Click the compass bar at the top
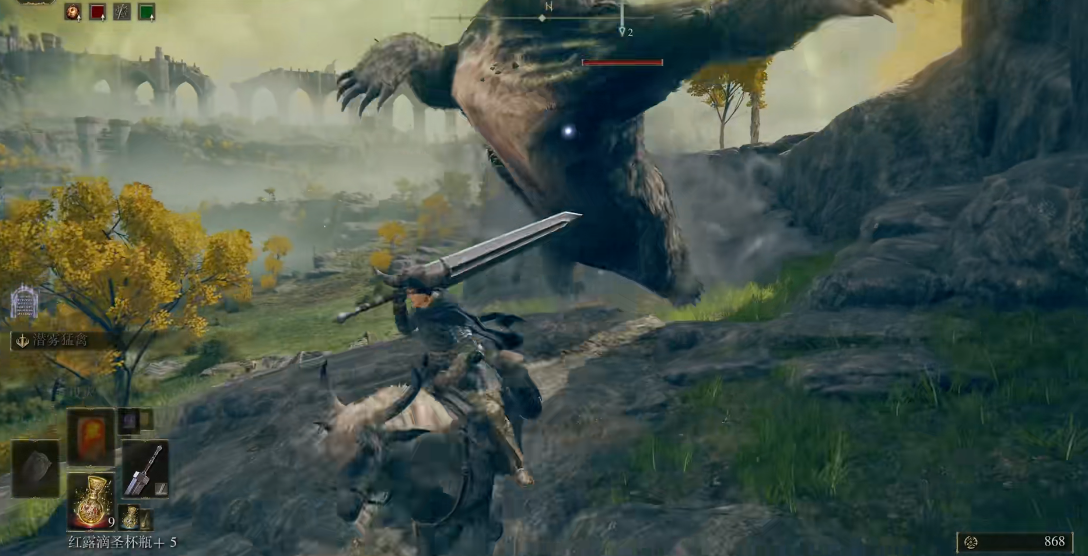 pos(545,17)
